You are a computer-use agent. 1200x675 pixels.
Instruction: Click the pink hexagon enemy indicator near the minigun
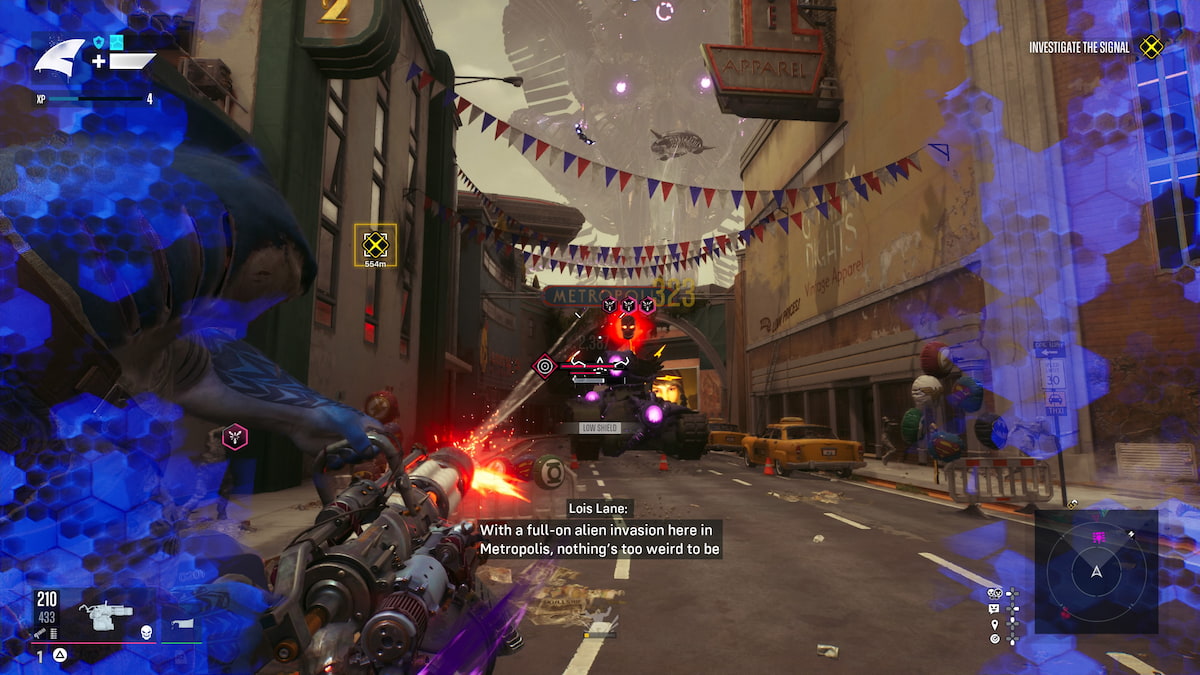click(234, 436)
